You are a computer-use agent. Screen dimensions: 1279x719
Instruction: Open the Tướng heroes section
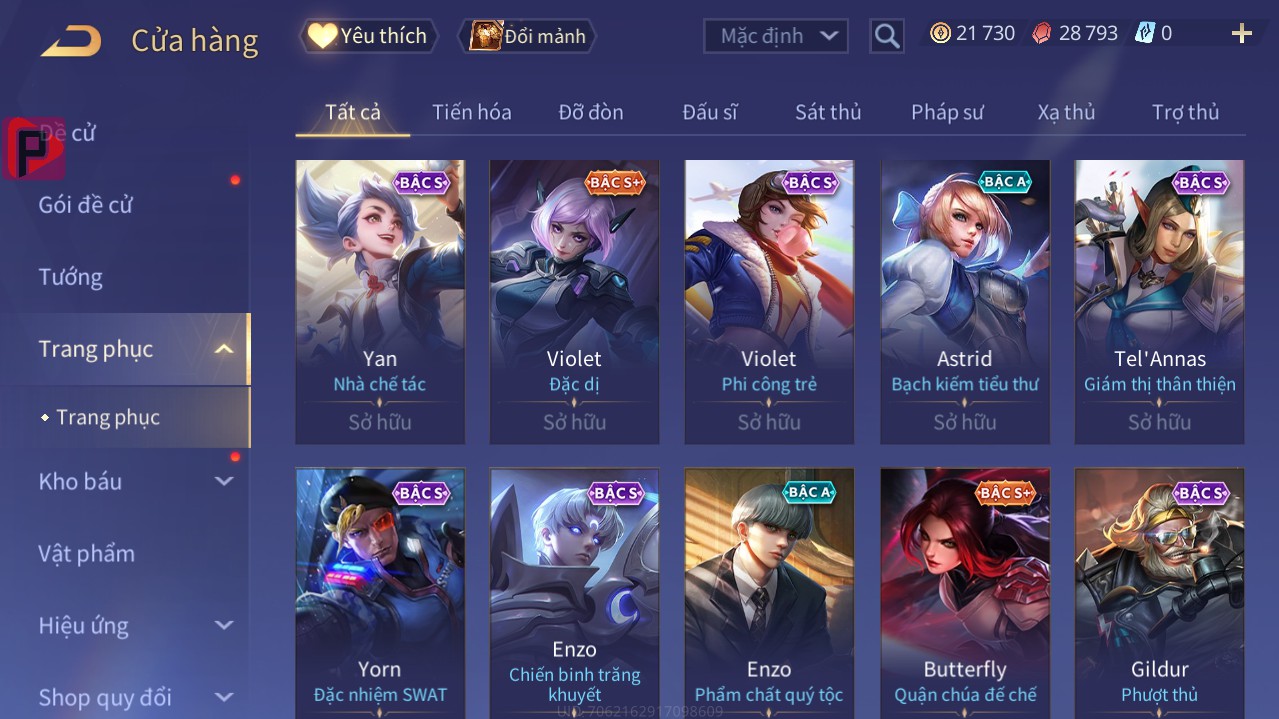pos(71,277)
